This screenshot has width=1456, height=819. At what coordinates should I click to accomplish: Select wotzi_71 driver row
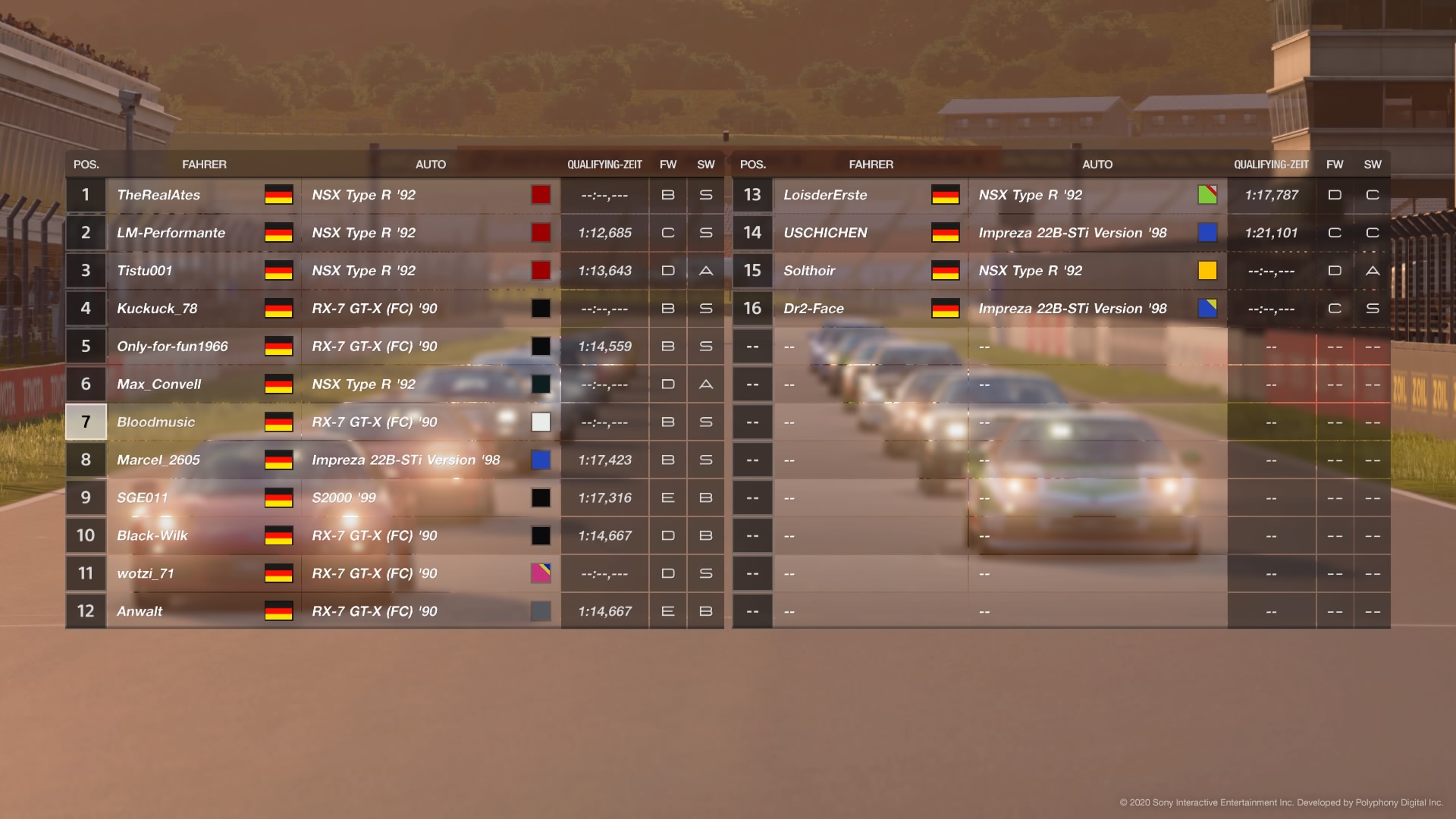pos(145,574)
